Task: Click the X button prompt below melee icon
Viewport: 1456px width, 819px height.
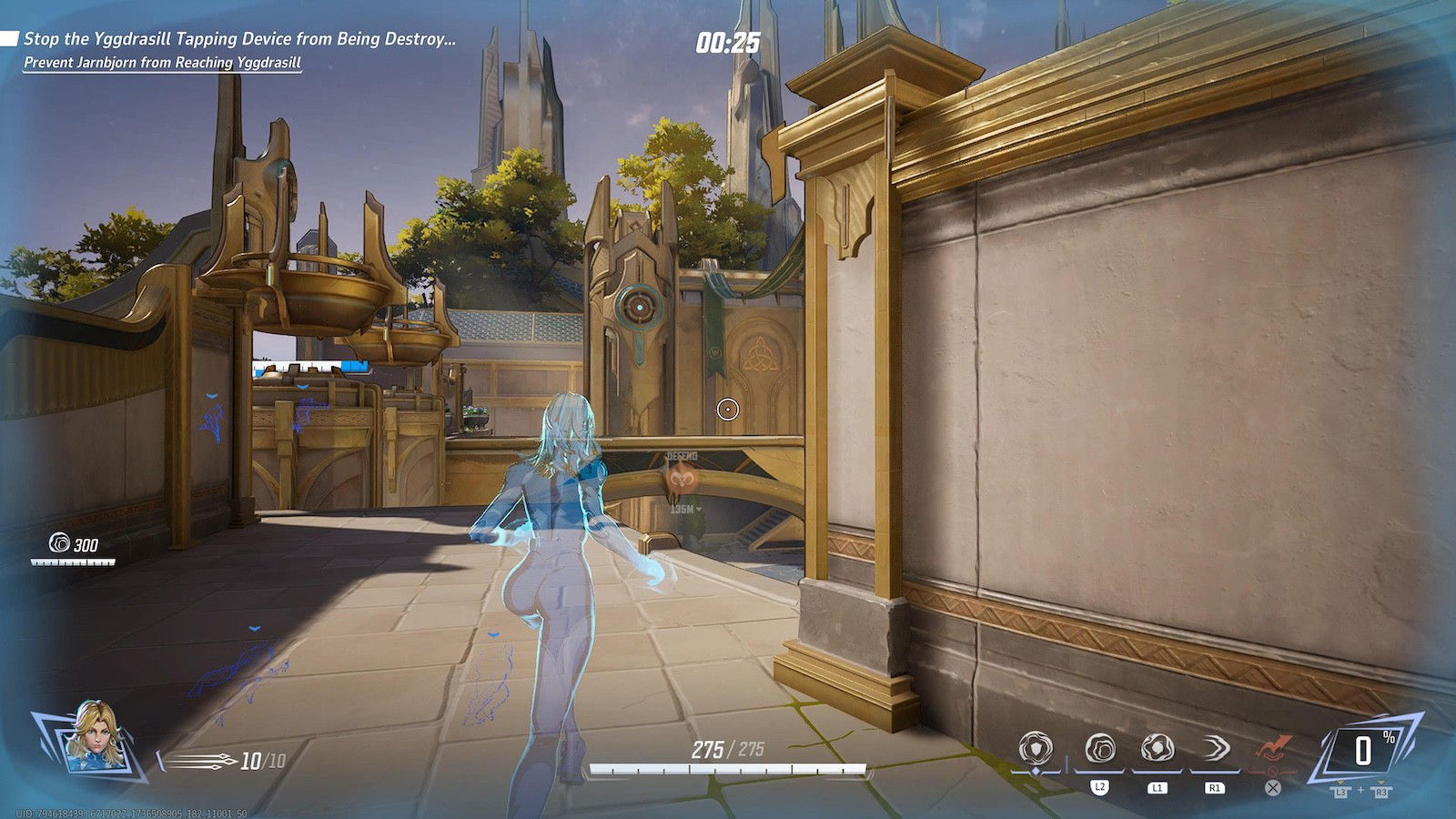Action: (x=1271, y=786)
